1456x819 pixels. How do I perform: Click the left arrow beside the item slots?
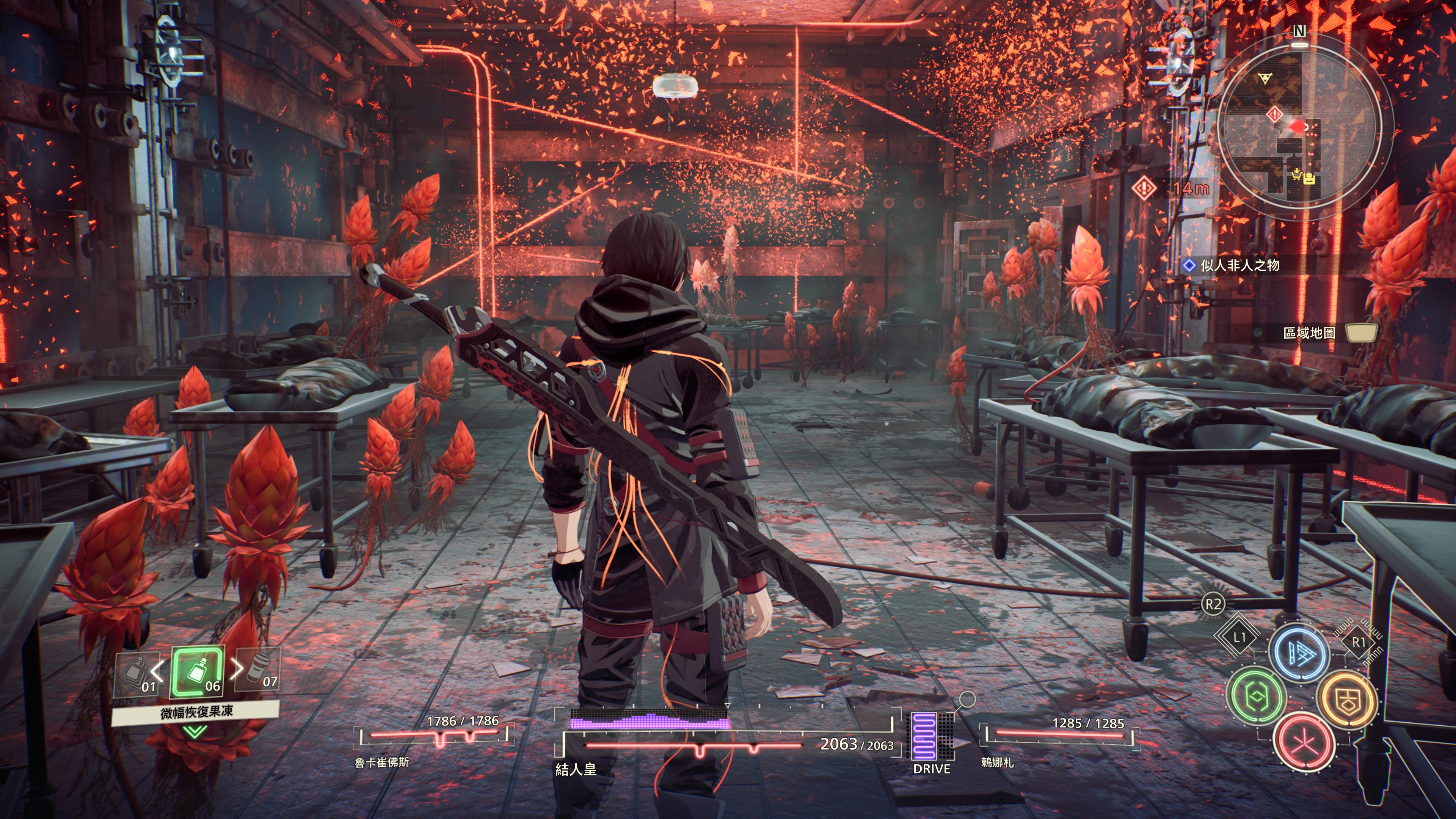coord(157,670)
